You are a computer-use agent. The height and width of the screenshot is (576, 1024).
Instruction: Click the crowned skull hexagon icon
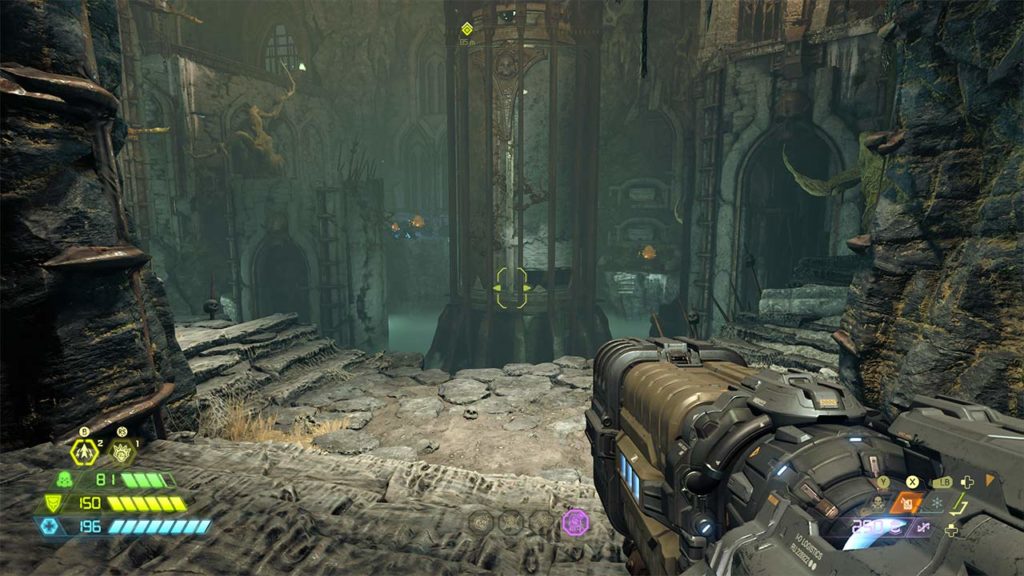point(123,451)
